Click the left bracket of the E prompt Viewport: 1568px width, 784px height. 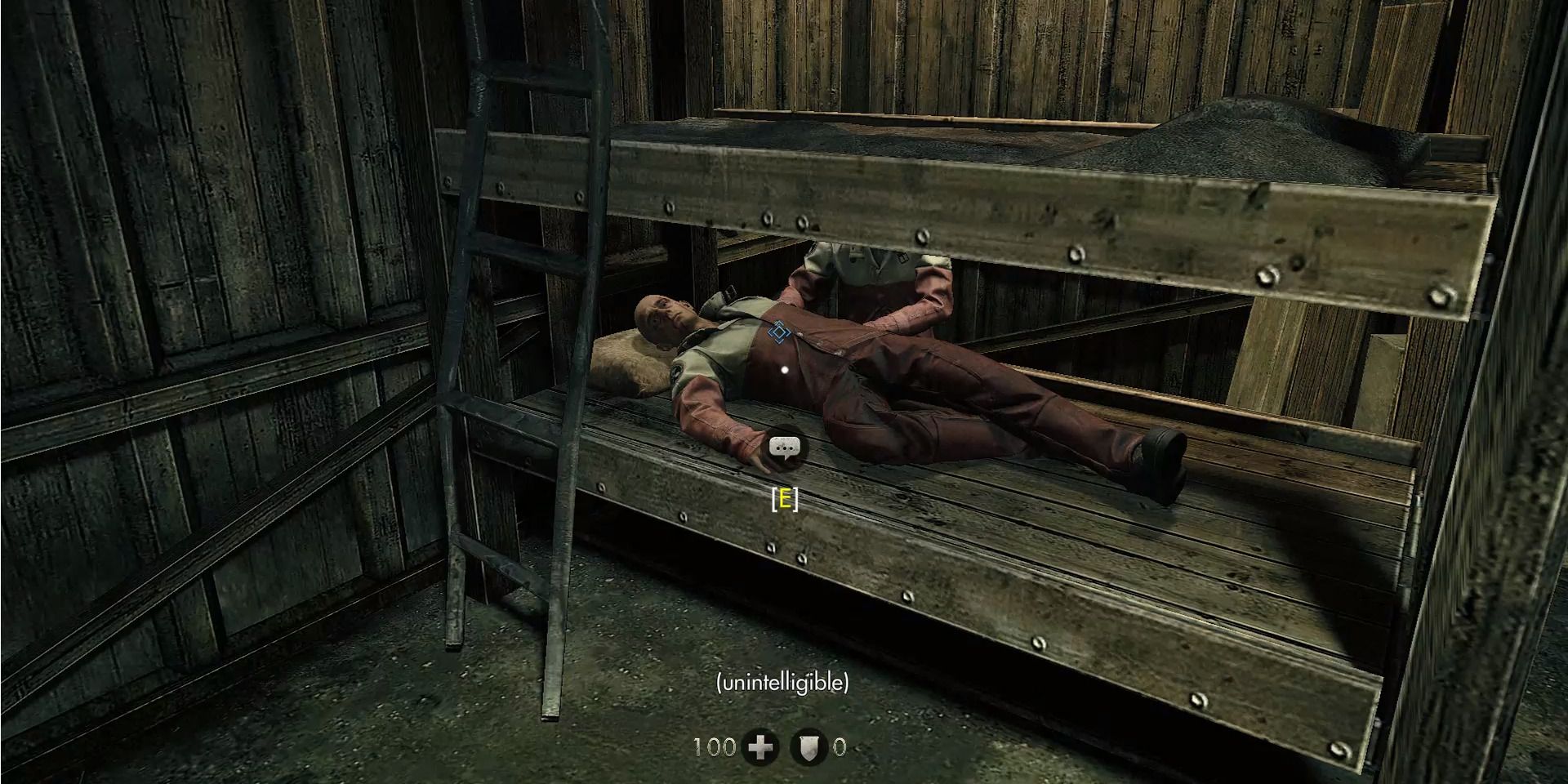pyautogui.click(x=773, y=497)
